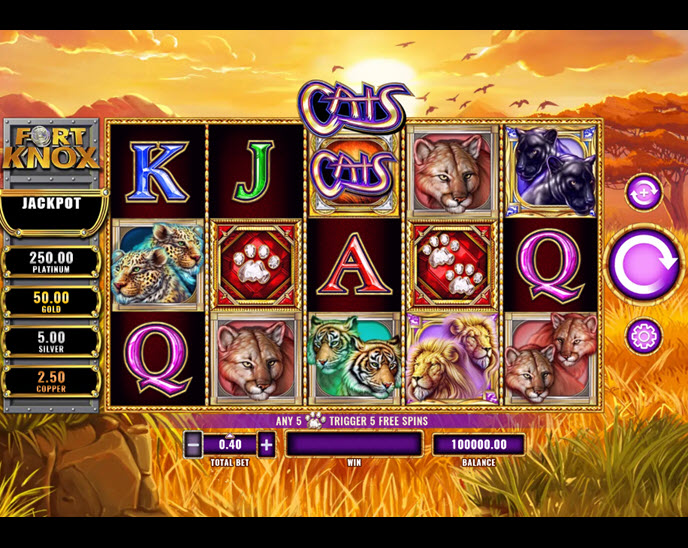The height and width of the screenshot is (548, 688).
Task: Decrease total bet with the minus button
Action: [193, 444]
